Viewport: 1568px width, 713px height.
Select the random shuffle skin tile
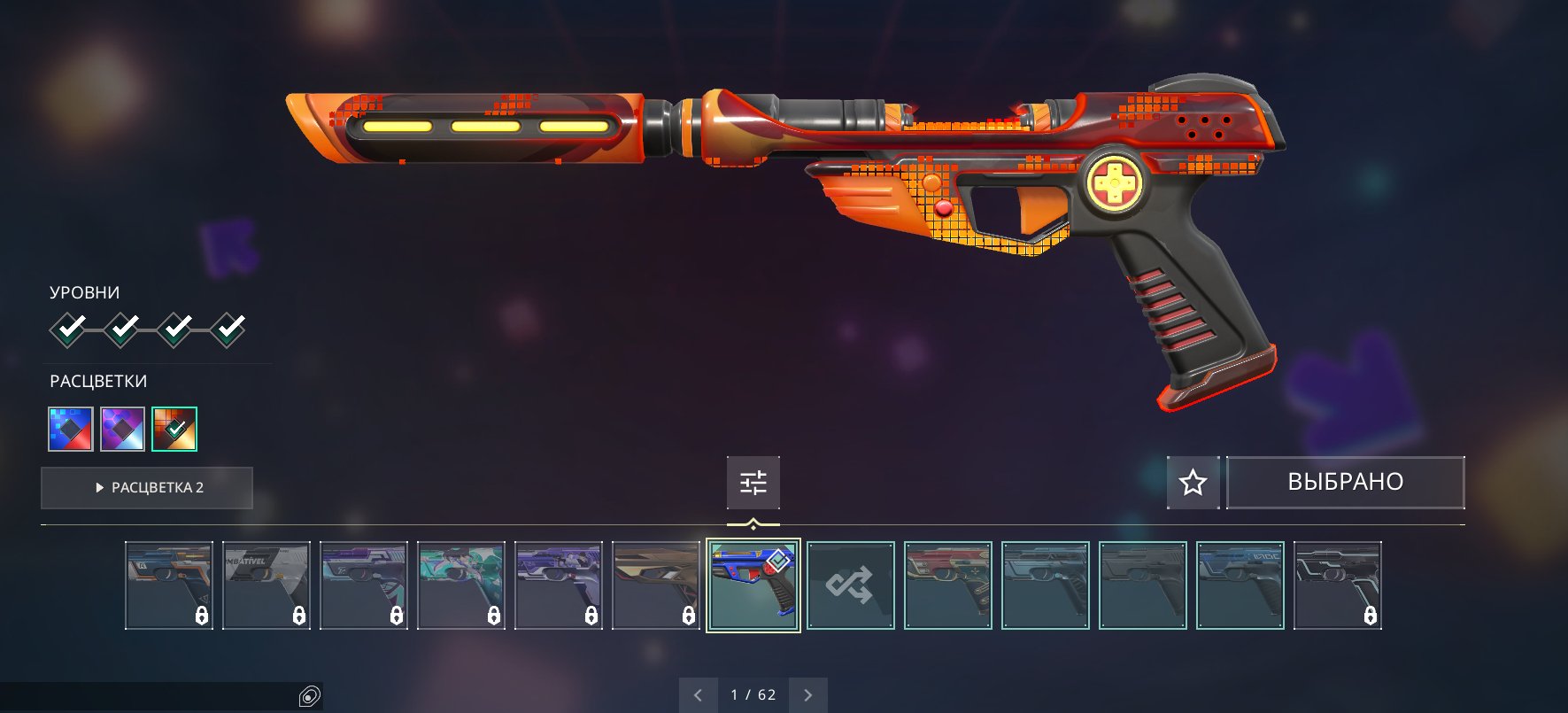click(851, 585)
